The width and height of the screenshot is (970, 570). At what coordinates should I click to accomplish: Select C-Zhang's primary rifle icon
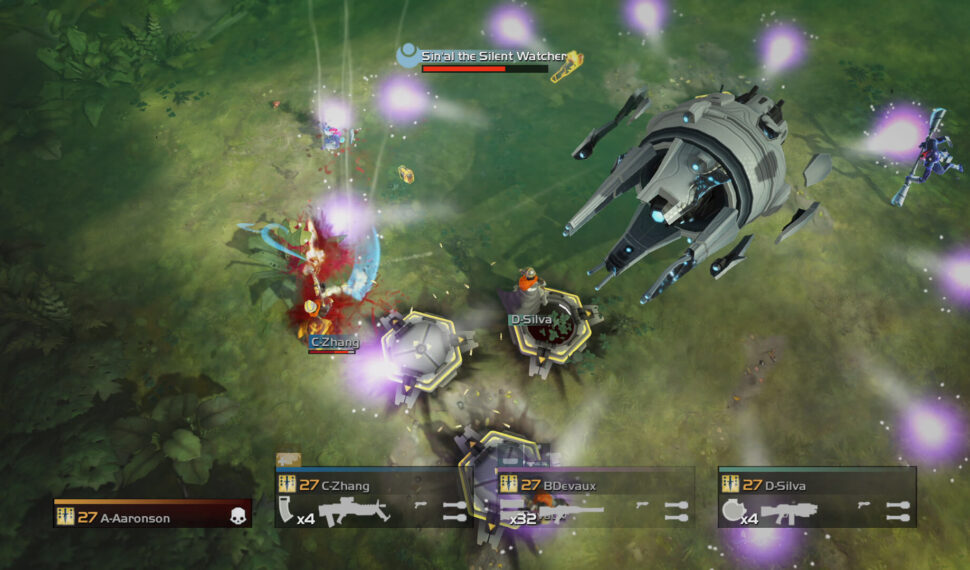pos(353,512)
